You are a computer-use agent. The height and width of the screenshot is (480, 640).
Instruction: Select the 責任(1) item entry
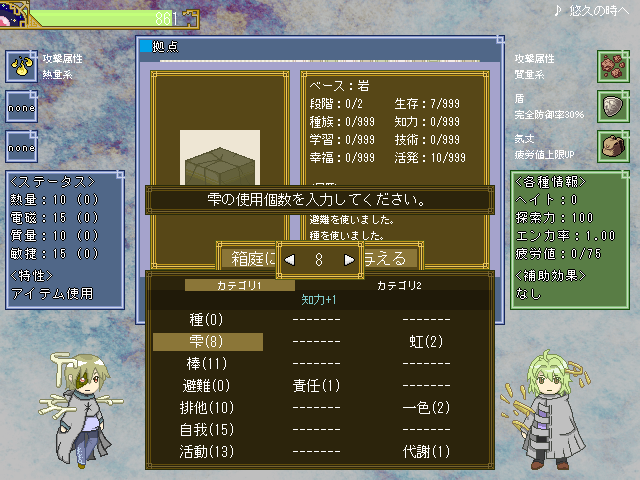coord(316,386)
